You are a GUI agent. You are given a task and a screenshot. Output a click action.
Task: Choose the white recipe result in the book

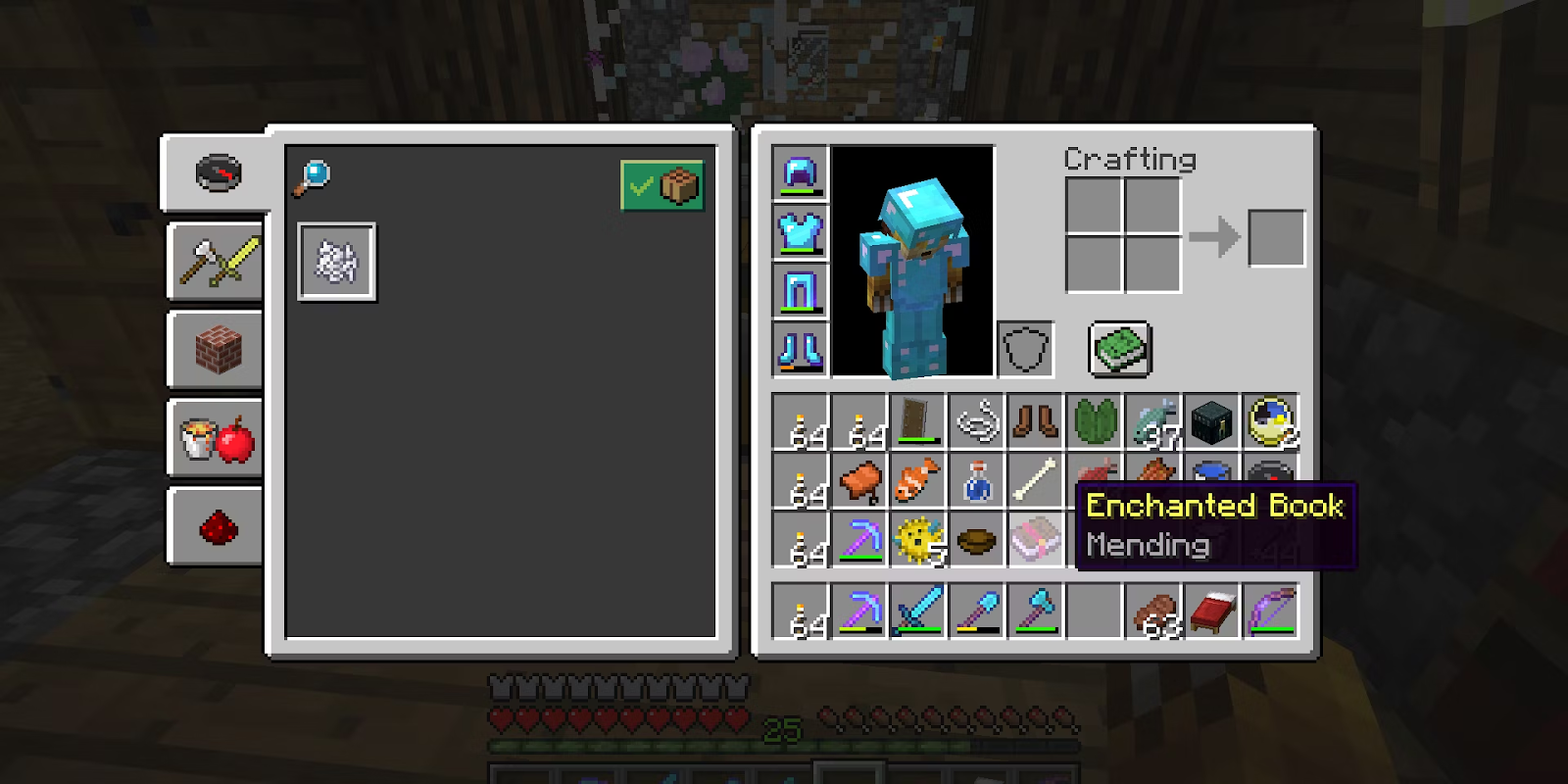pos(337,262)
